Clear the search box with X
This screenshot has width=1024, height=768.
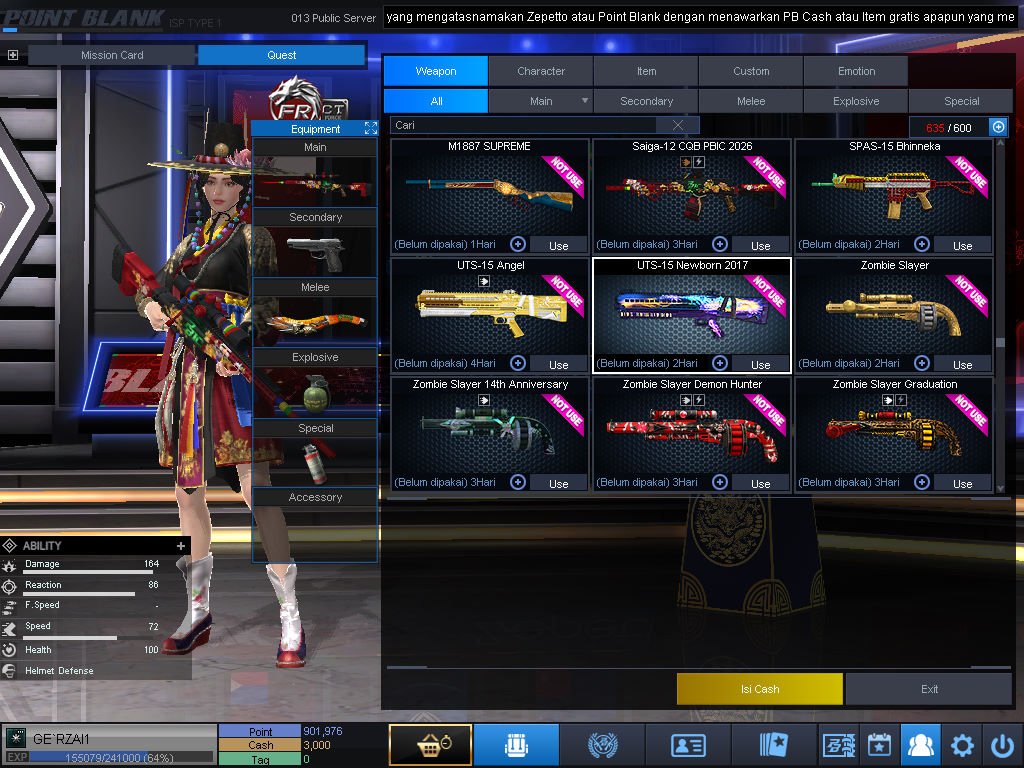tap(679, 125)
